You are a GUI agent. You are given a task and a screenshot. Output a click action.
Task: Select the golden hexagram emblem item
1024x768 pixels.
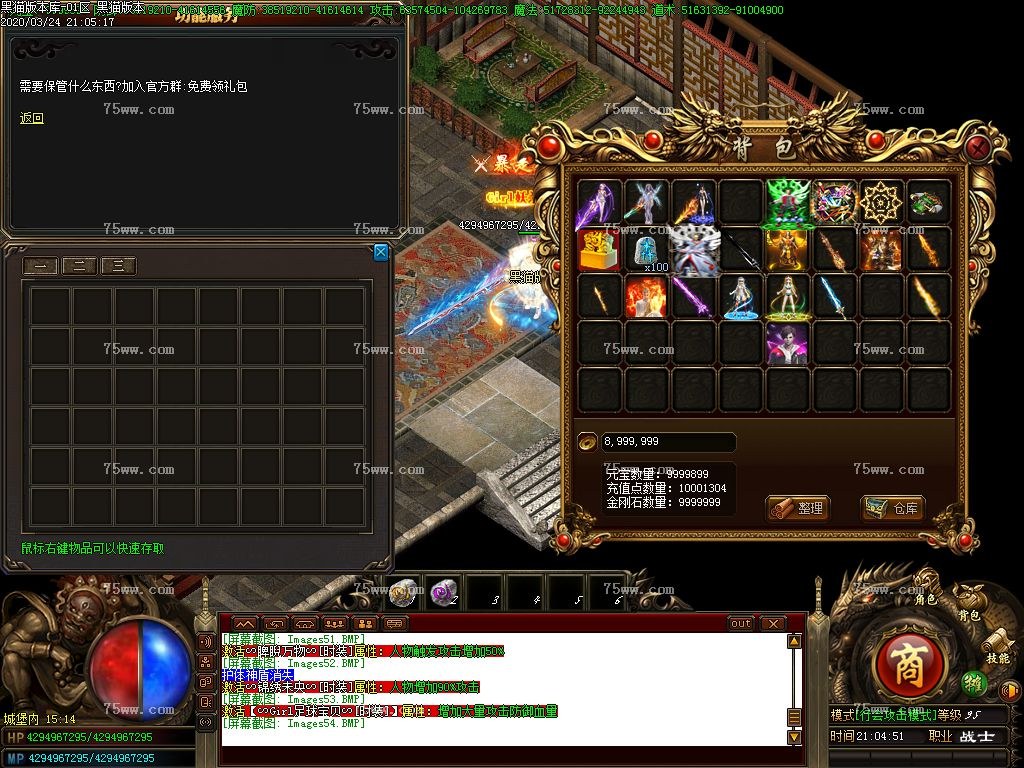click(882, 203)
